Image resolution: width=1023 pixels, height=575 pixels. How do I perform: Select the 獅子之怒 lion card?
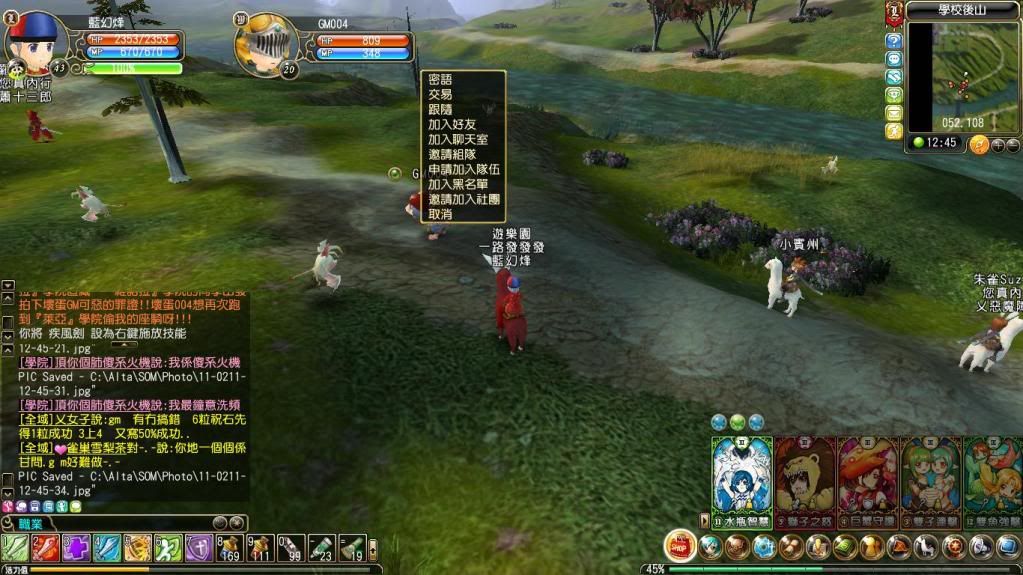coord(805,480)
